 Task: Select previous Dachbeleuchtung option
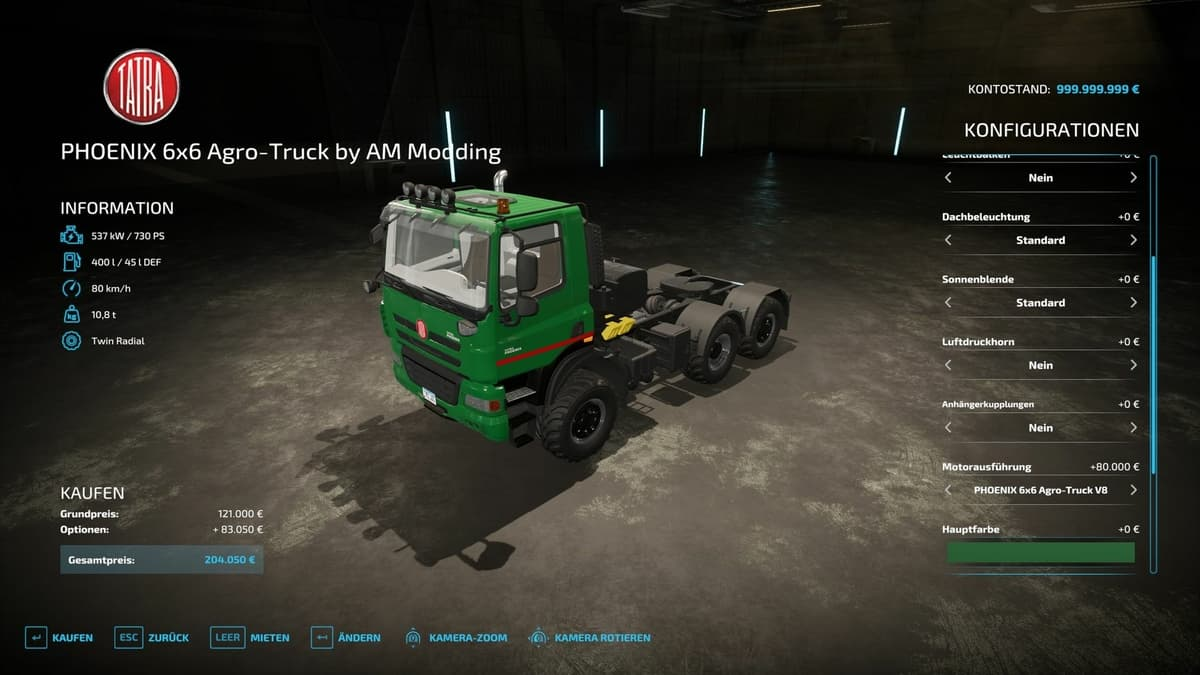[948, 240]
